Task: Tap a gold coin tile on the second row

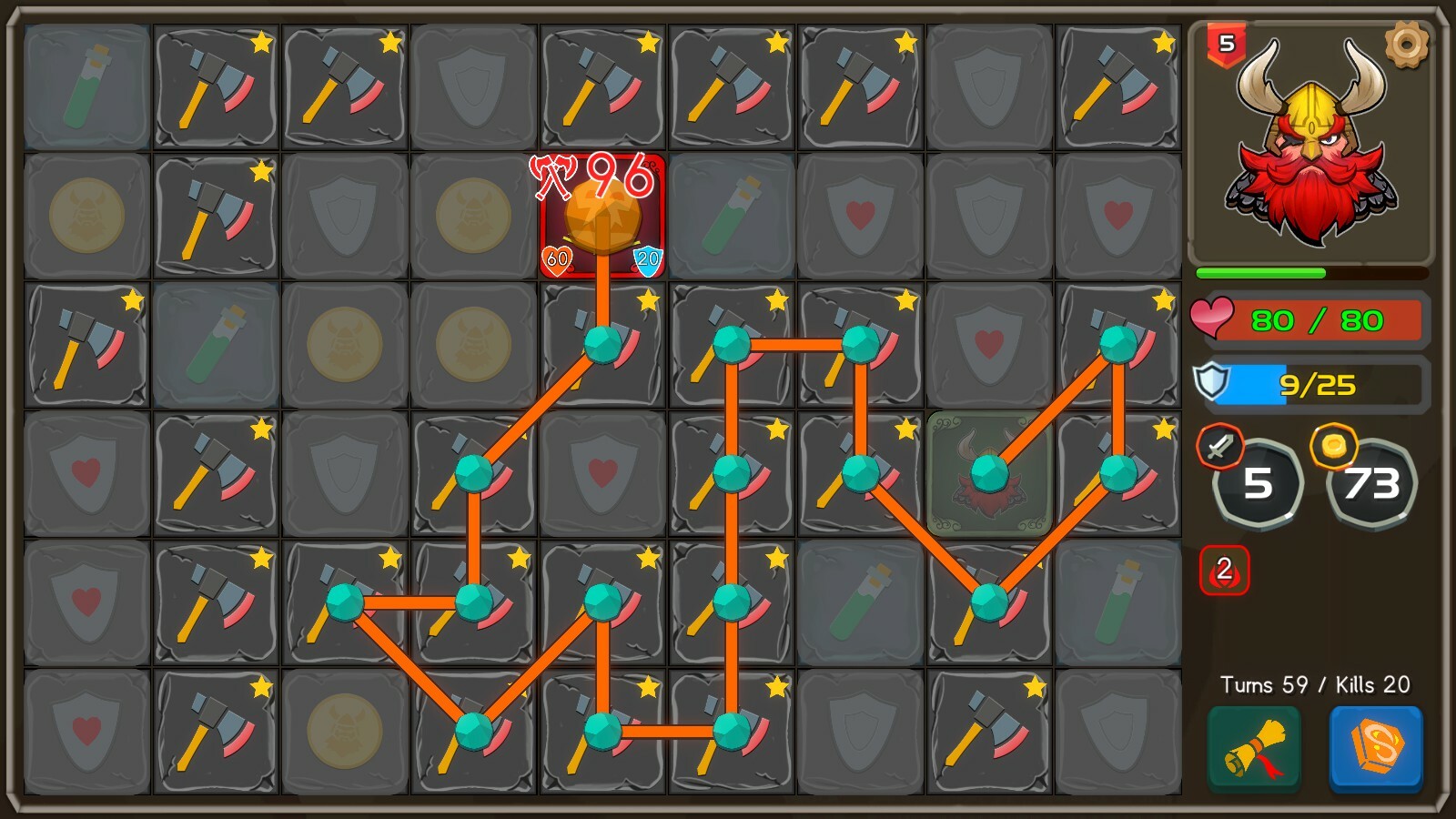Action: click(x=86, y=214)
